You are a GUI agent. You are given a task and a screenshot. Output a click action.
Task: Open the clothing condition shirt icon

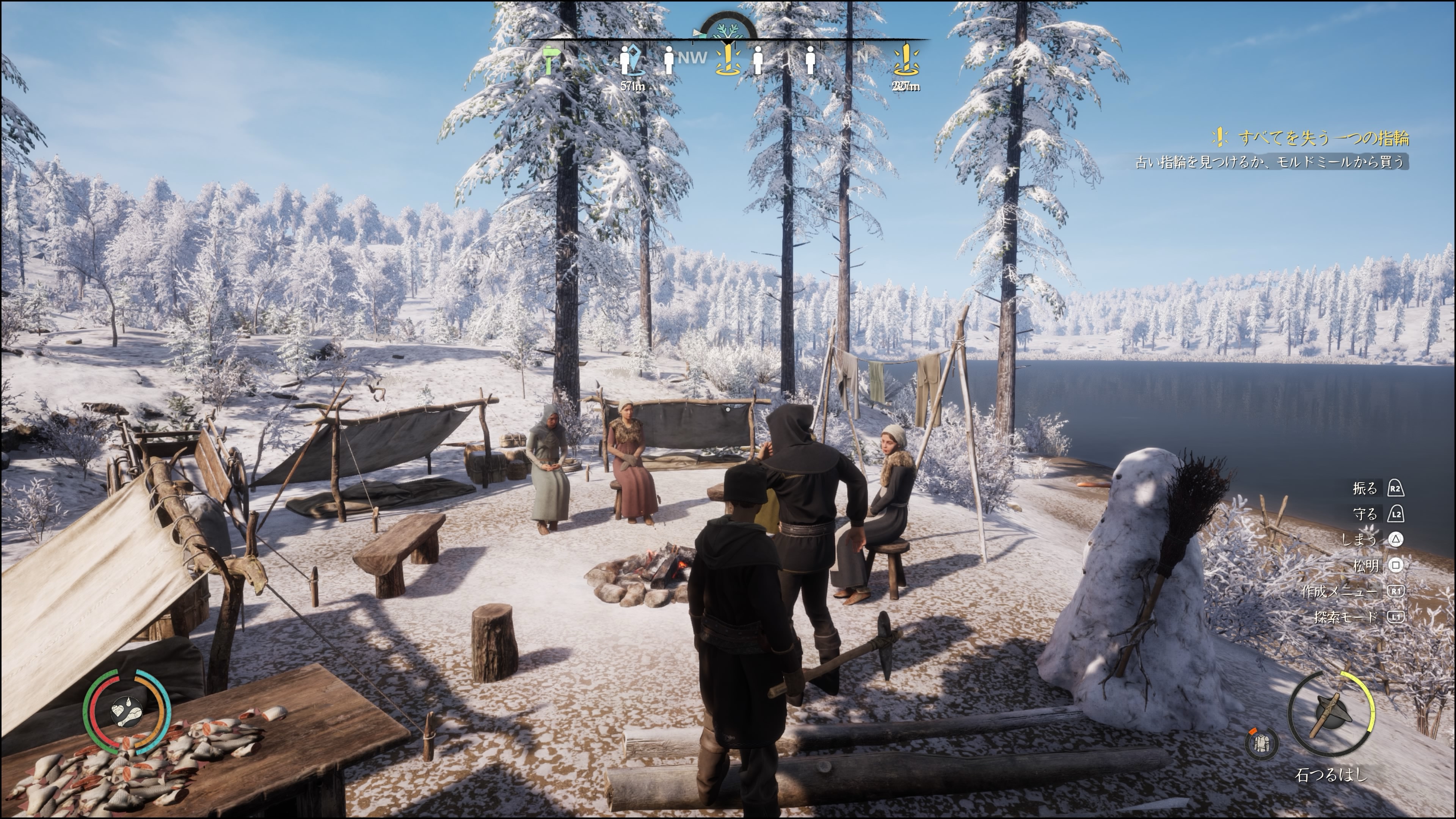tap(1261, 742)
